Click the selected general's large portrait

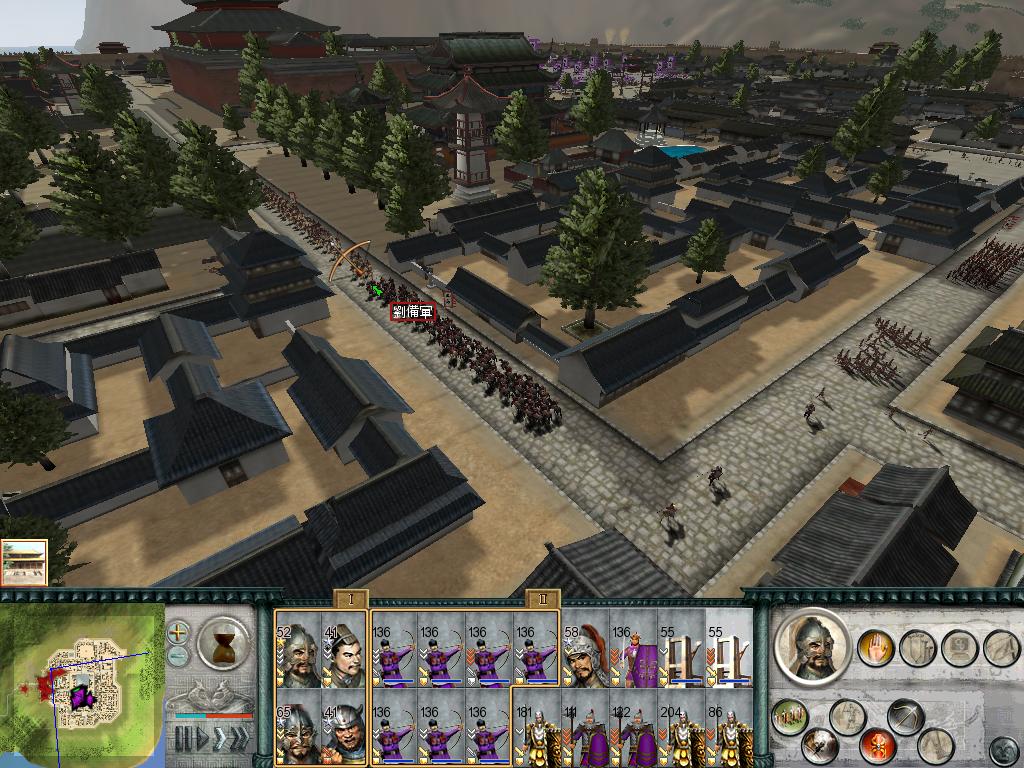tap(812, 646)
